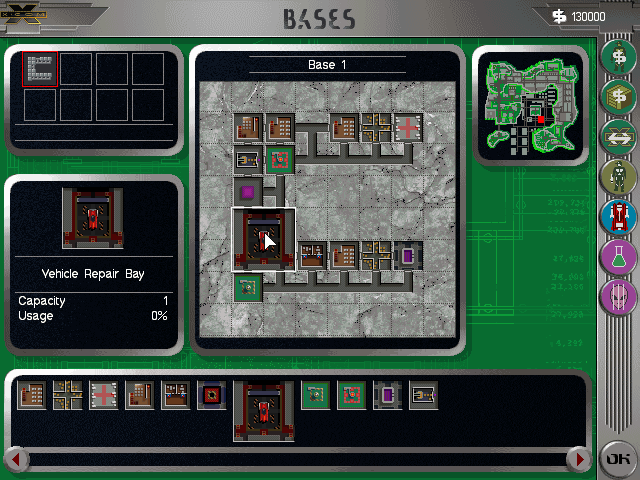Select the first base slot
Image resolution: width=640 pixels, height=480 pixels.
click(40, 69)
